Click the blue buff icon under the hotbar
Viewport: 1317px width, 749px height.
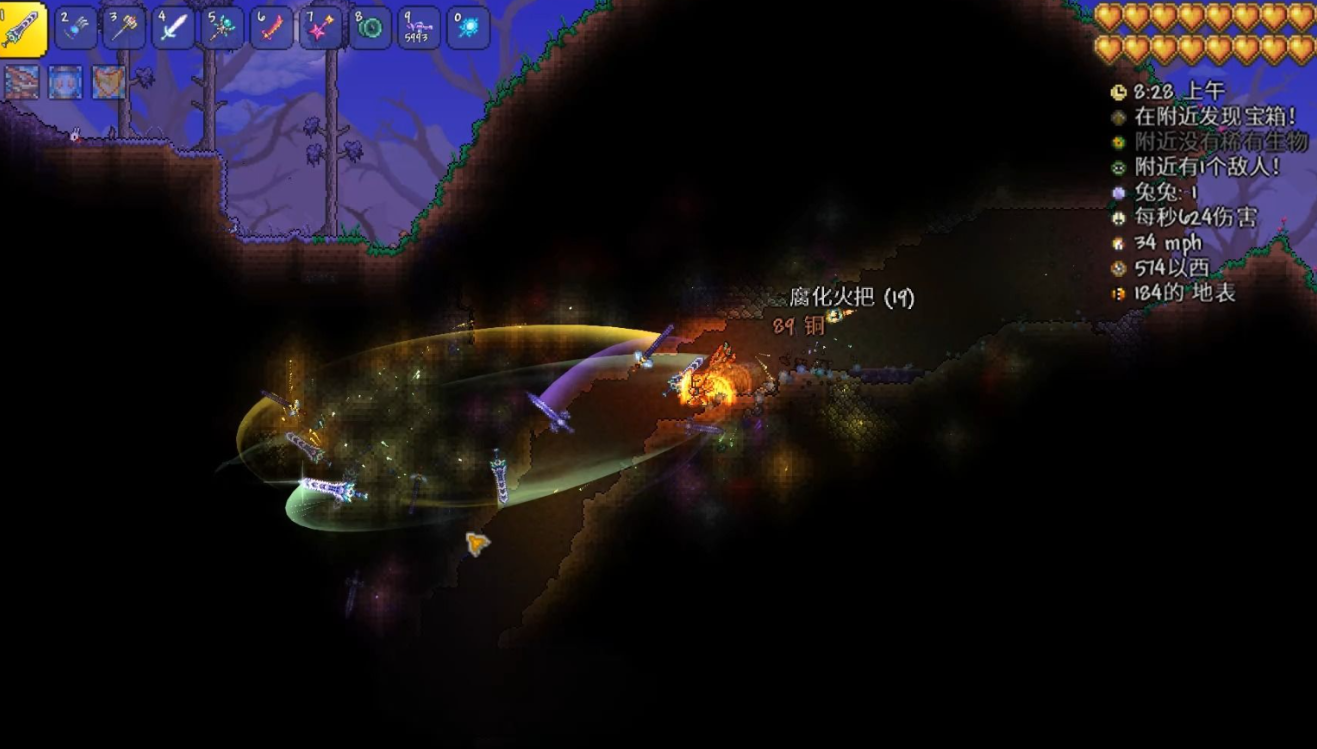point(65,82)
